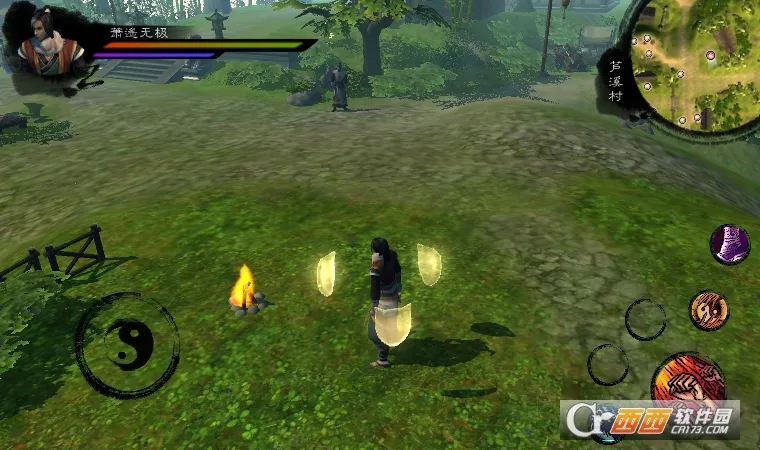Attack with the red fist button

[688, 383]
